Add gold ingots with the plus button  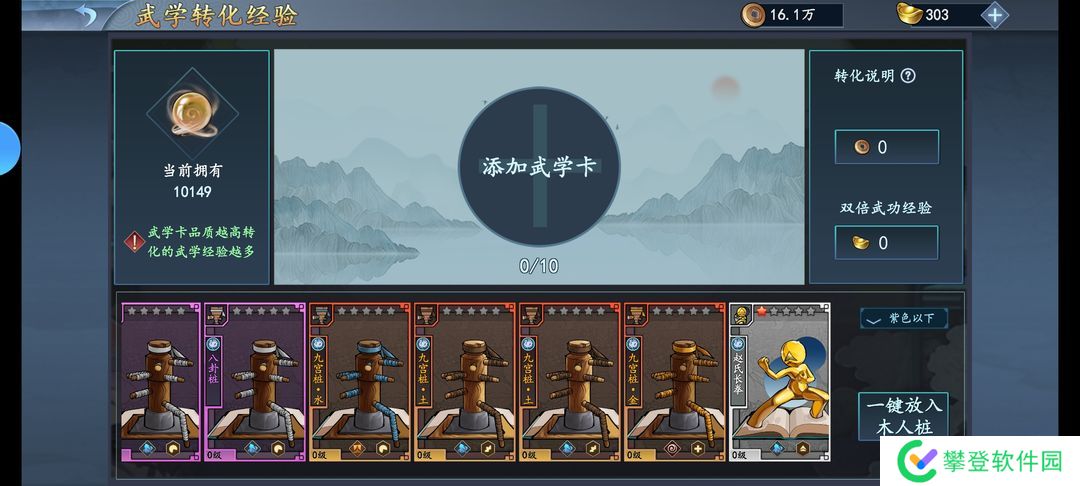tap(994, 15)
